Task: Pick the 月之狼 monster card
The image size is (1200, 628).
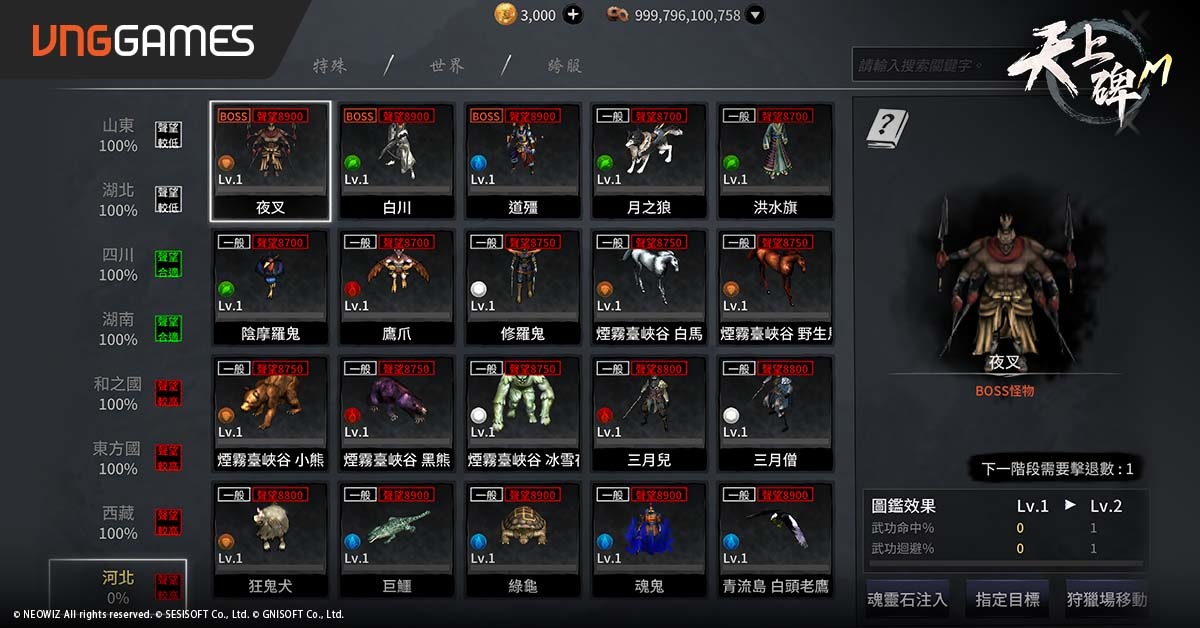Action: [649, 161]
